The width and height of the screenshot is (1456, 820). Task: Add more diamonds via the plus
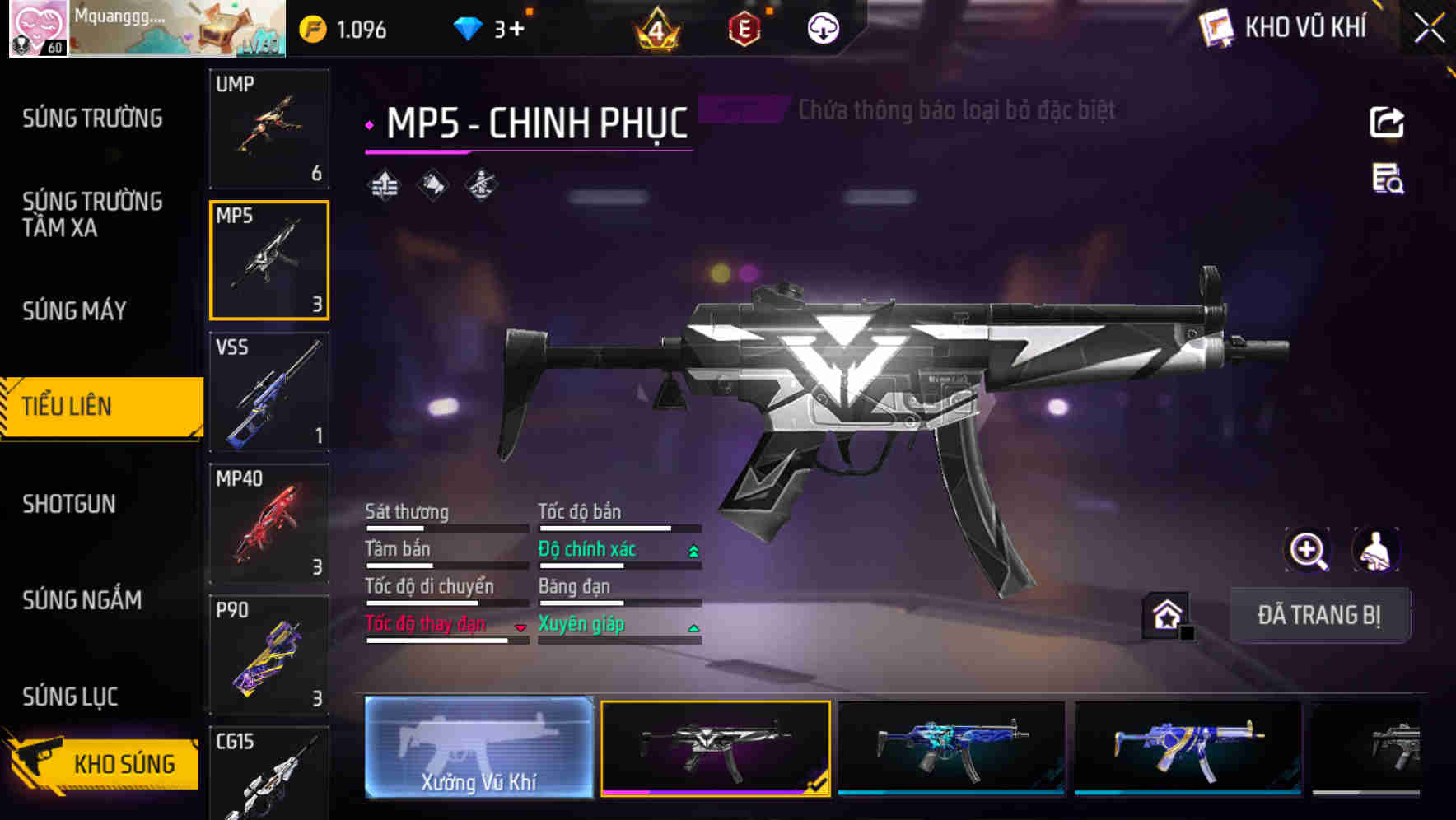516,30
